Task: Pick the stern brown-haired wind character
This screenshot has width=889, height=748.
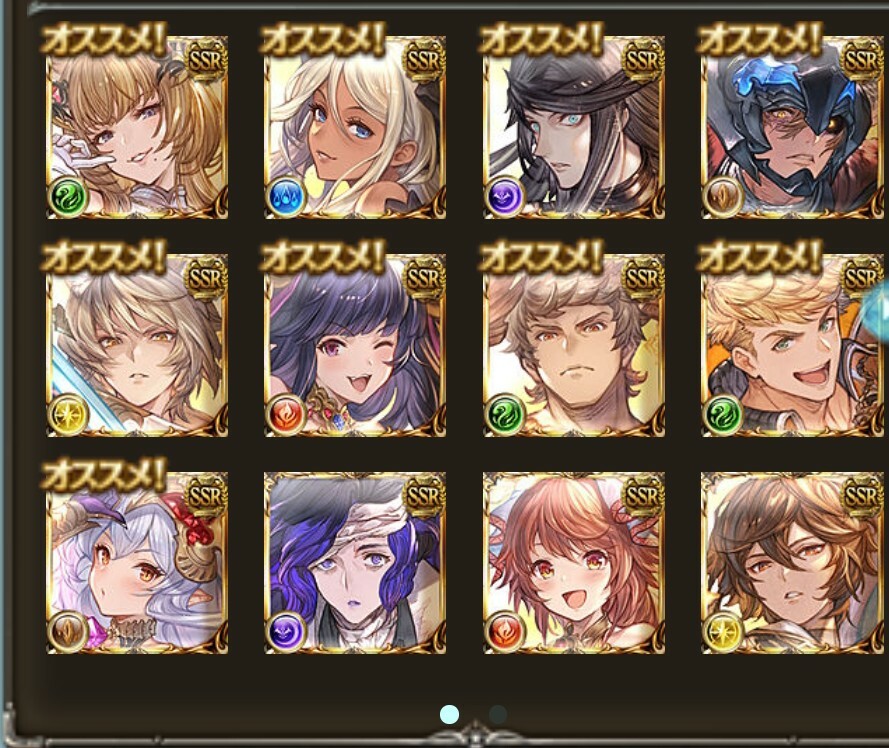Action: coord(574,346)
